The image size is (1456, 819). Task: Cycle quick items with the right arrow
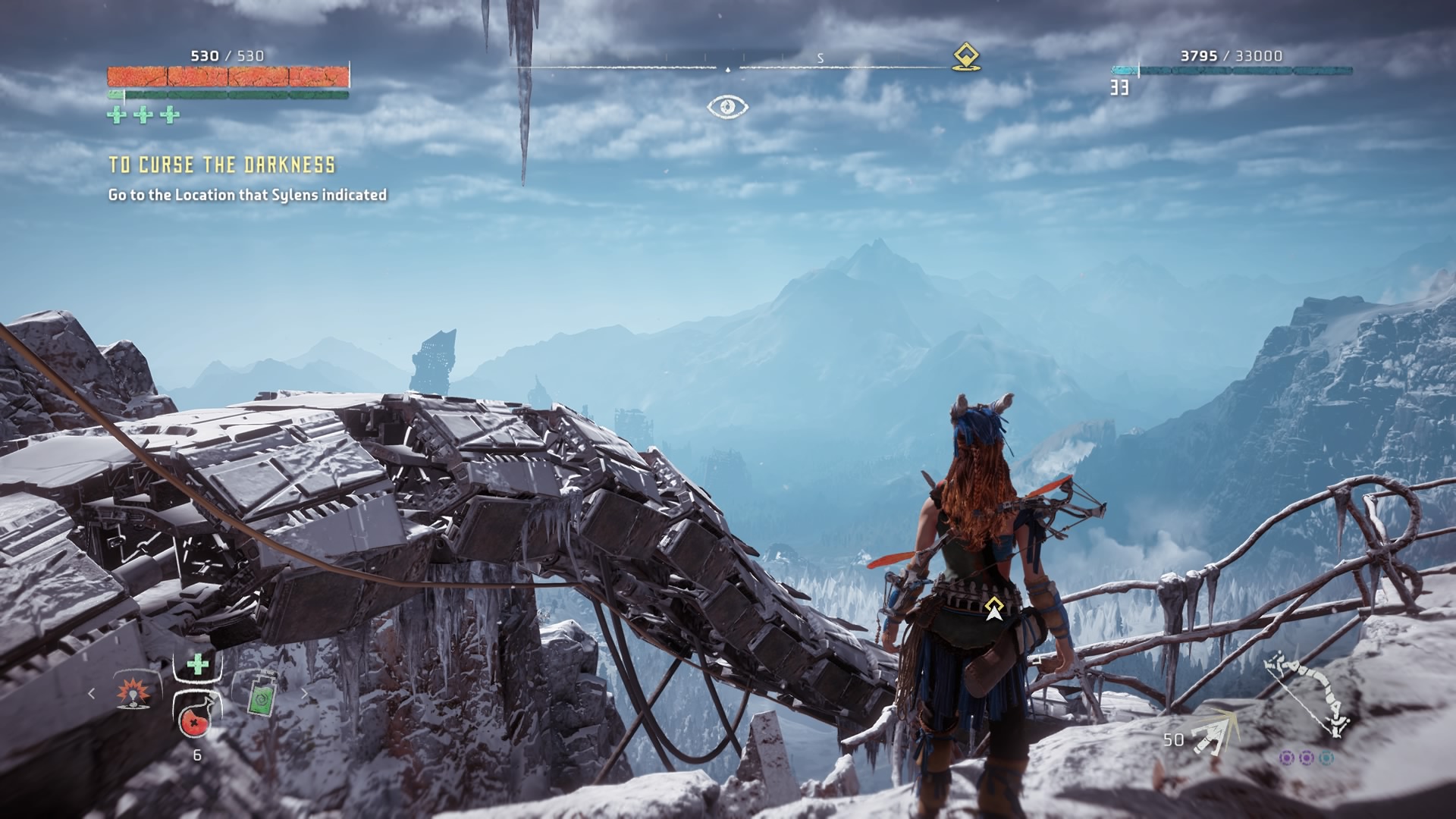point(305,693)
